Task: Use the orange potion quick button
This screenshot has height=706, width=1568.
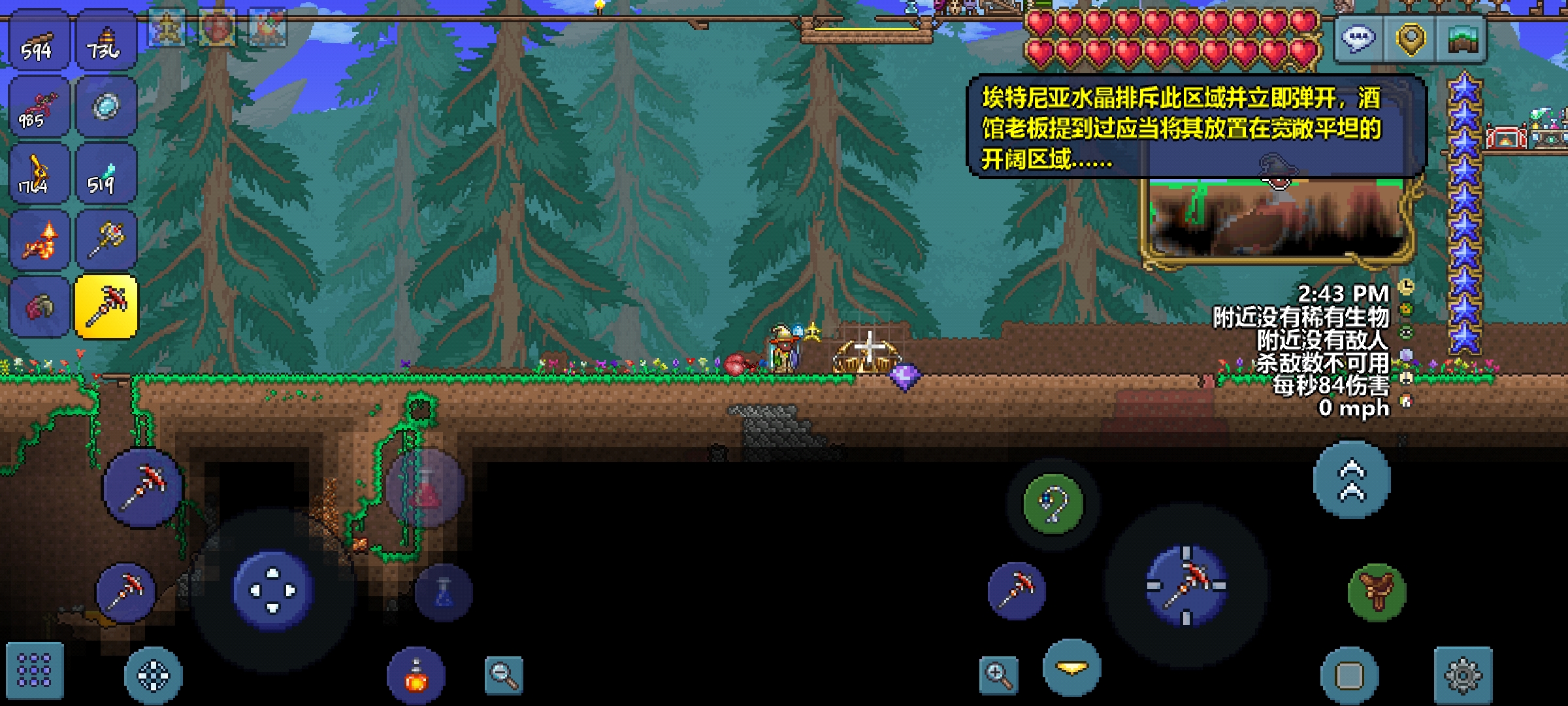Action: [416, 676]
